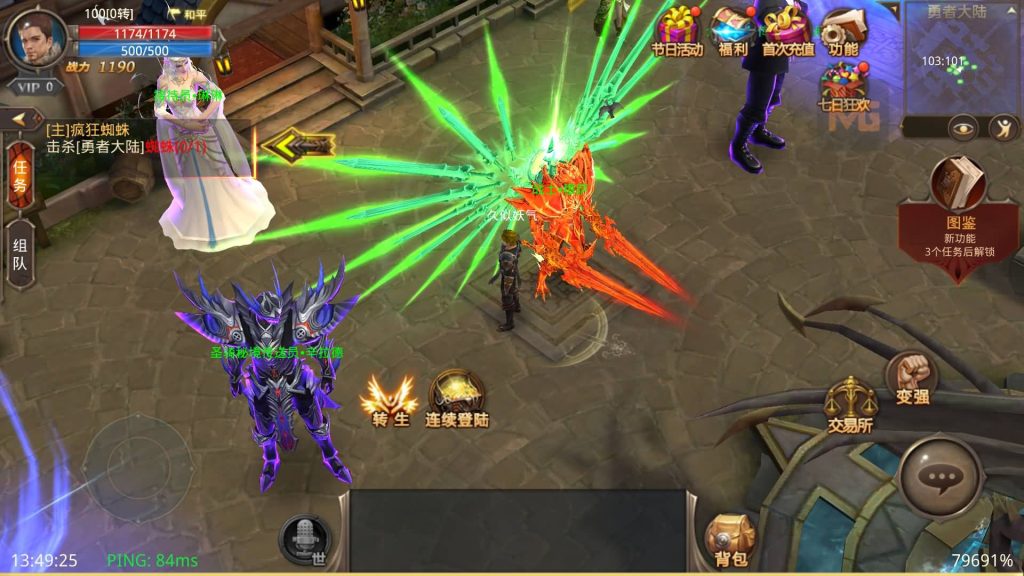The width and height of the screenshot is (1024, 576).
Task: Switch to the 组队 team tab
Action: point(19,255)
